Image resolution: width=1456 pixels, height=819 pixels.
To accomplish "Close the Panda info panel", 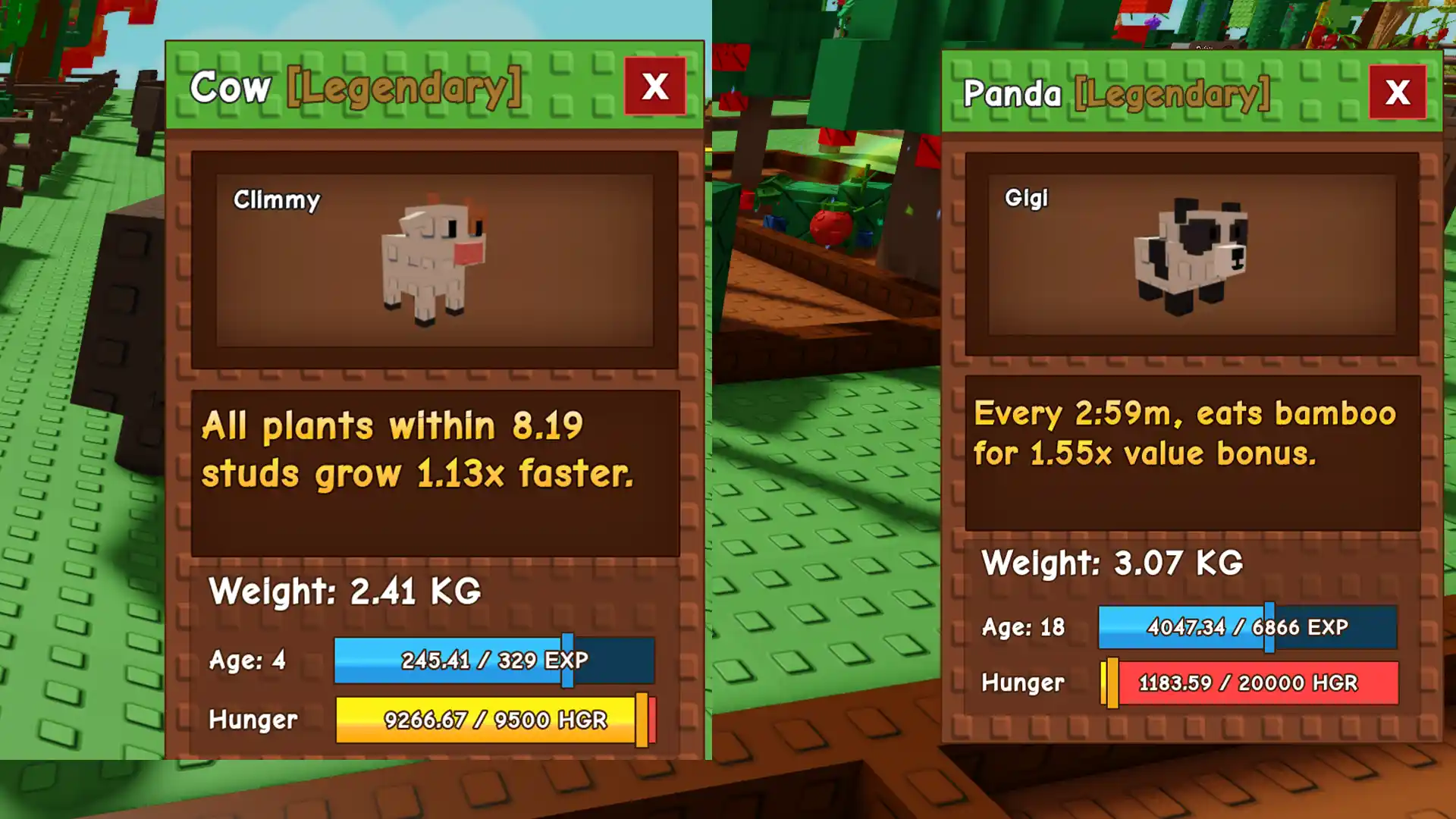I will [1397, 93].
